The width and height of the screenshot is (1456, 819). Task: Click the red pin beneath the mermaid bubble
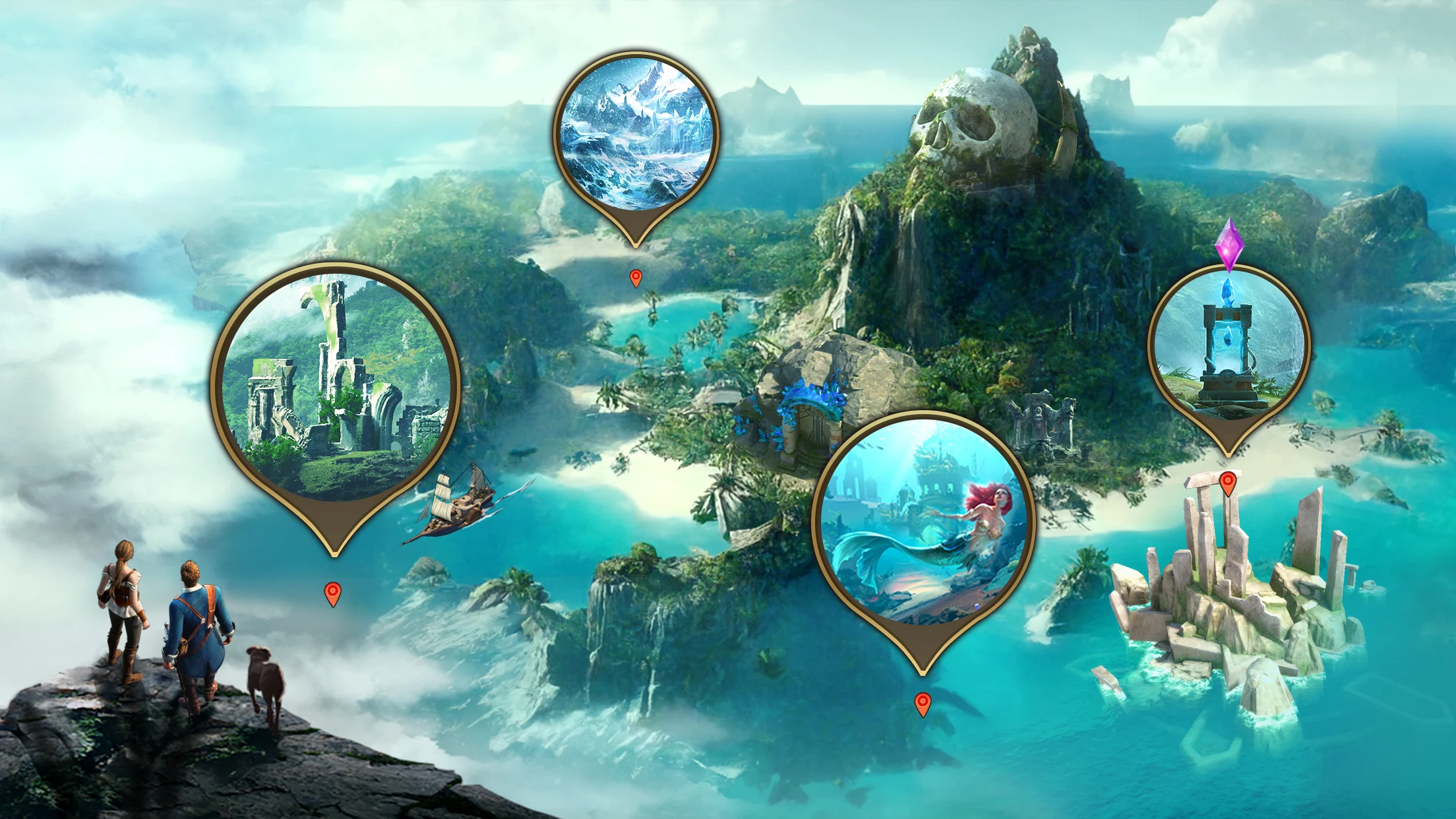[x=923, y=704]
